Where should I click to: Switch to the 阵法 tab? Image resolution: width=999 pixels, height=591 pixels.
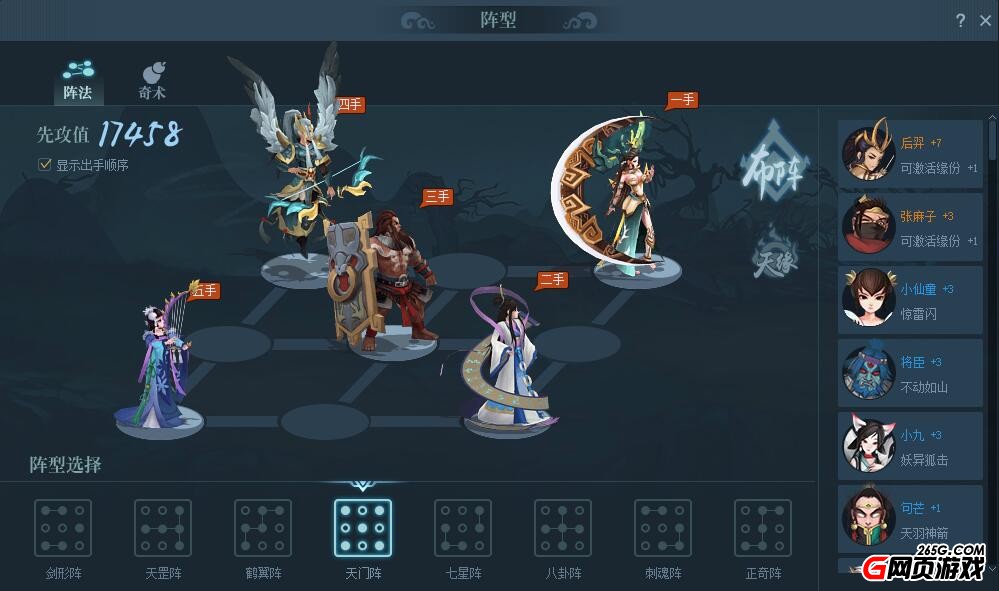[x=77, y=80]
